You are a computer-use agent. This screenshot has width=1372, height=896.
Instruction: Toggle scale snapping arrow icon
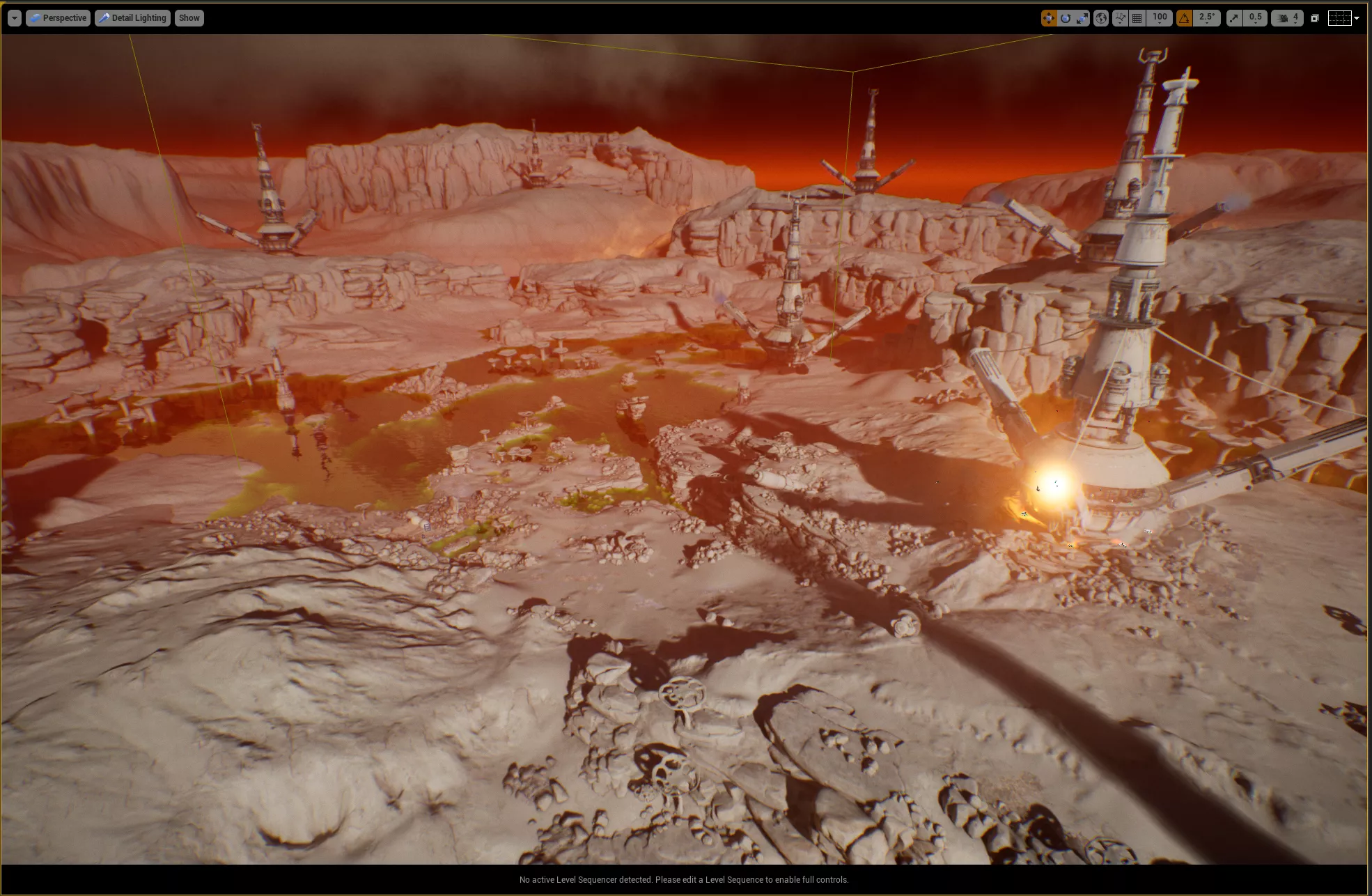[x=1234, y=18]
